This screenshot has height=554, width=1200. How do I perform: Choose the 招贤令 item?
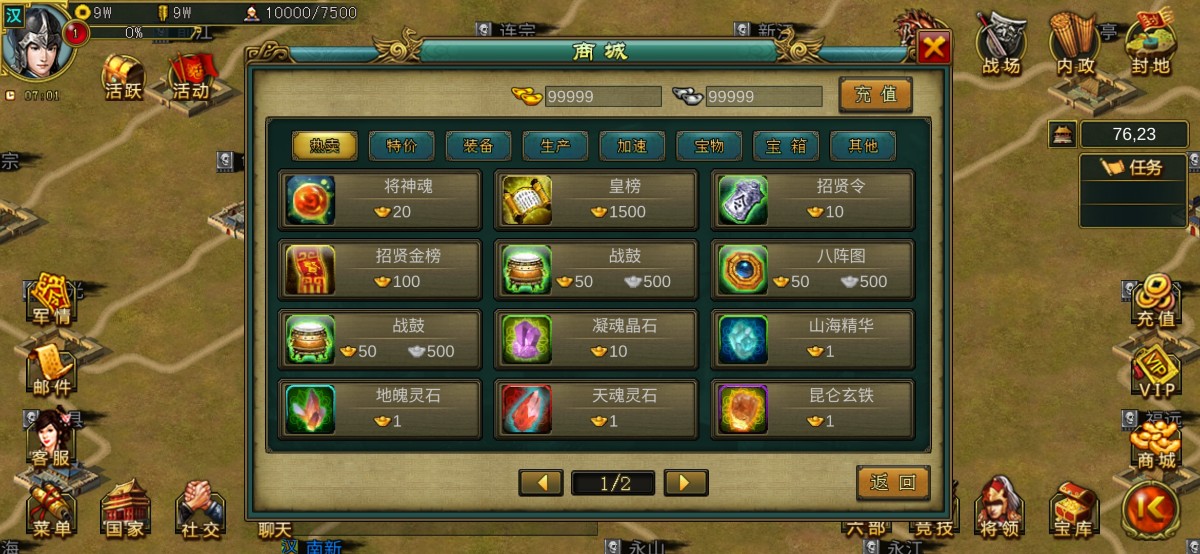[813, 199]
